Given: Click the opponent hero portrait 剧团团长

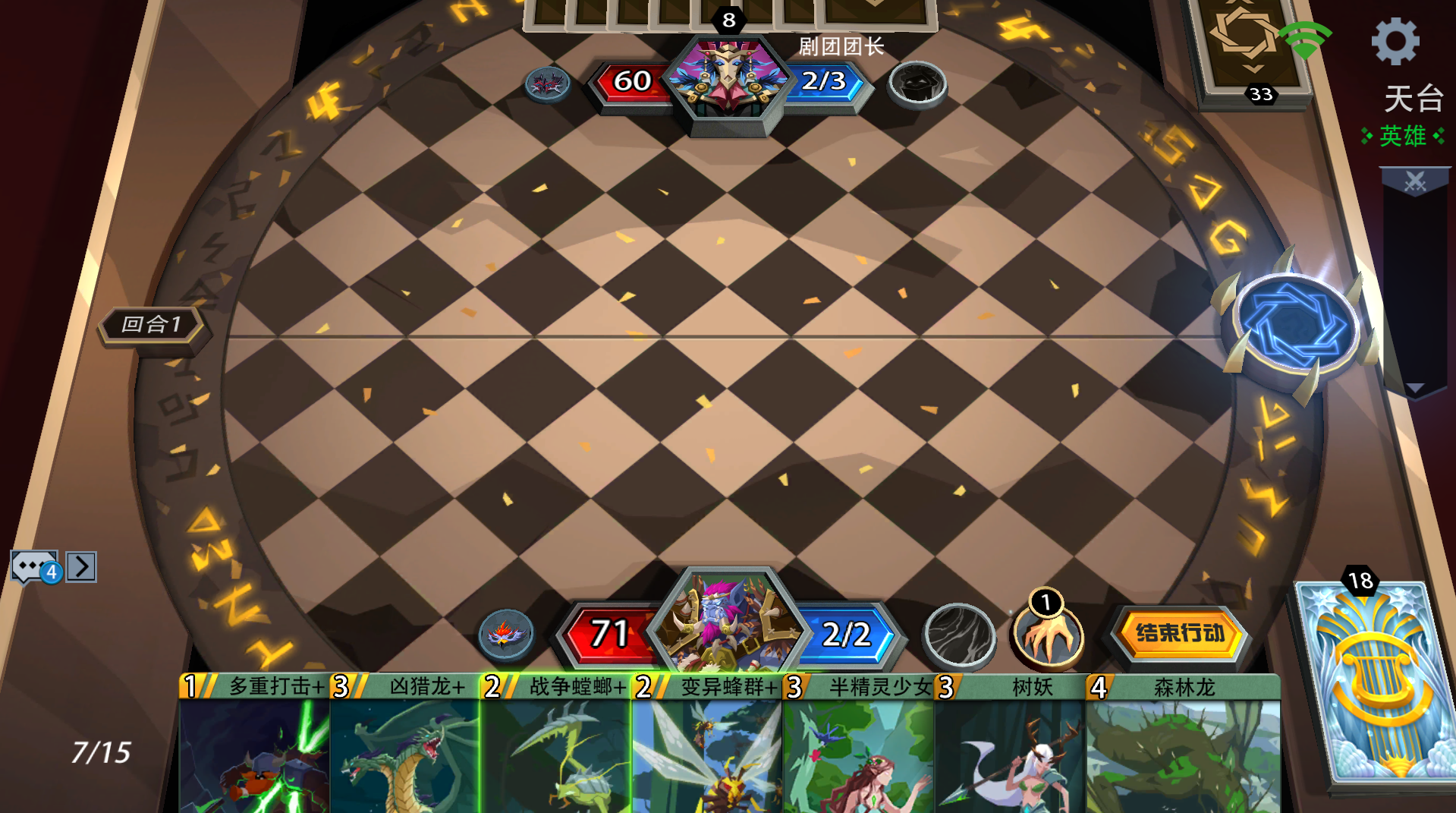Looking at the screenshot, I should (x=729, y=80).
